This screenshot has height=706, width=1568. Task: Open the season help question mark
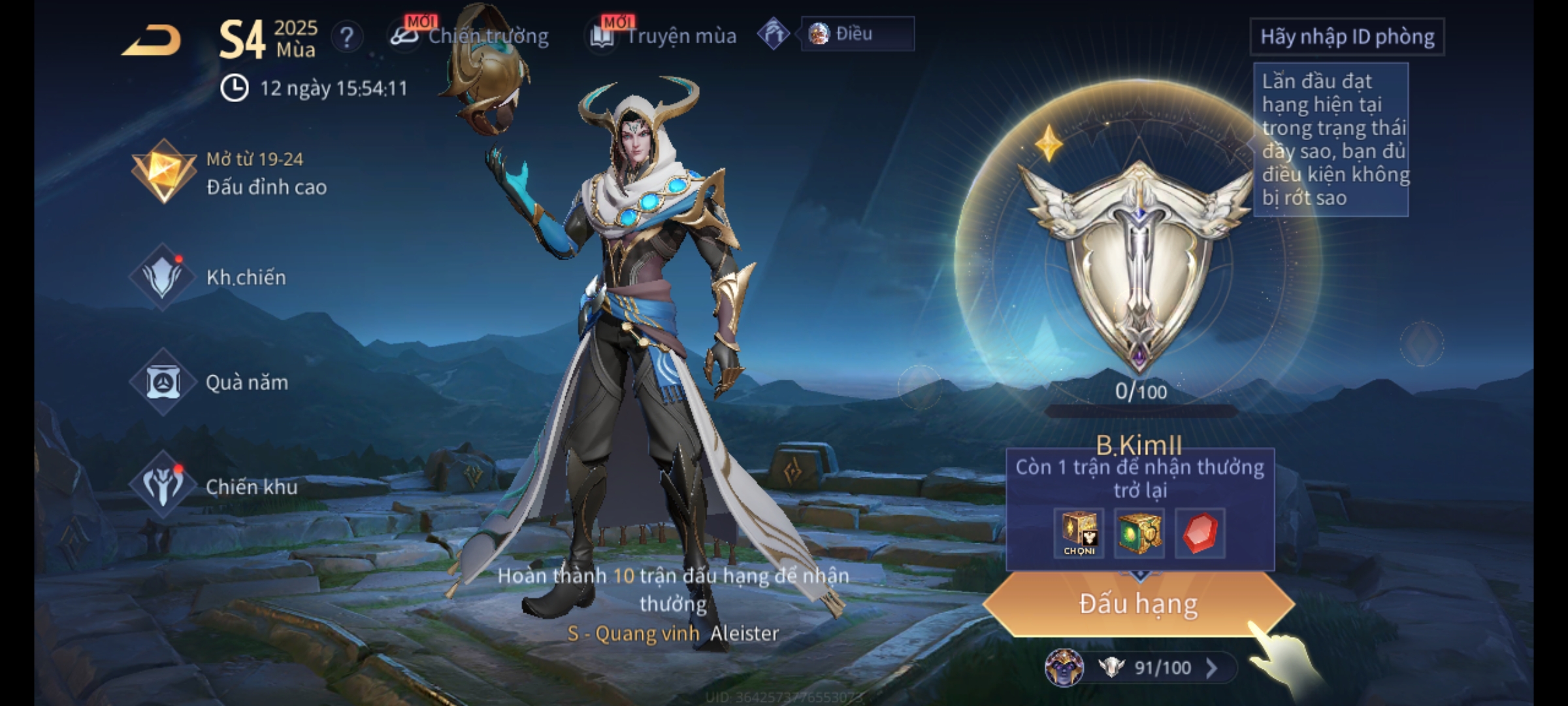[347, 37]
